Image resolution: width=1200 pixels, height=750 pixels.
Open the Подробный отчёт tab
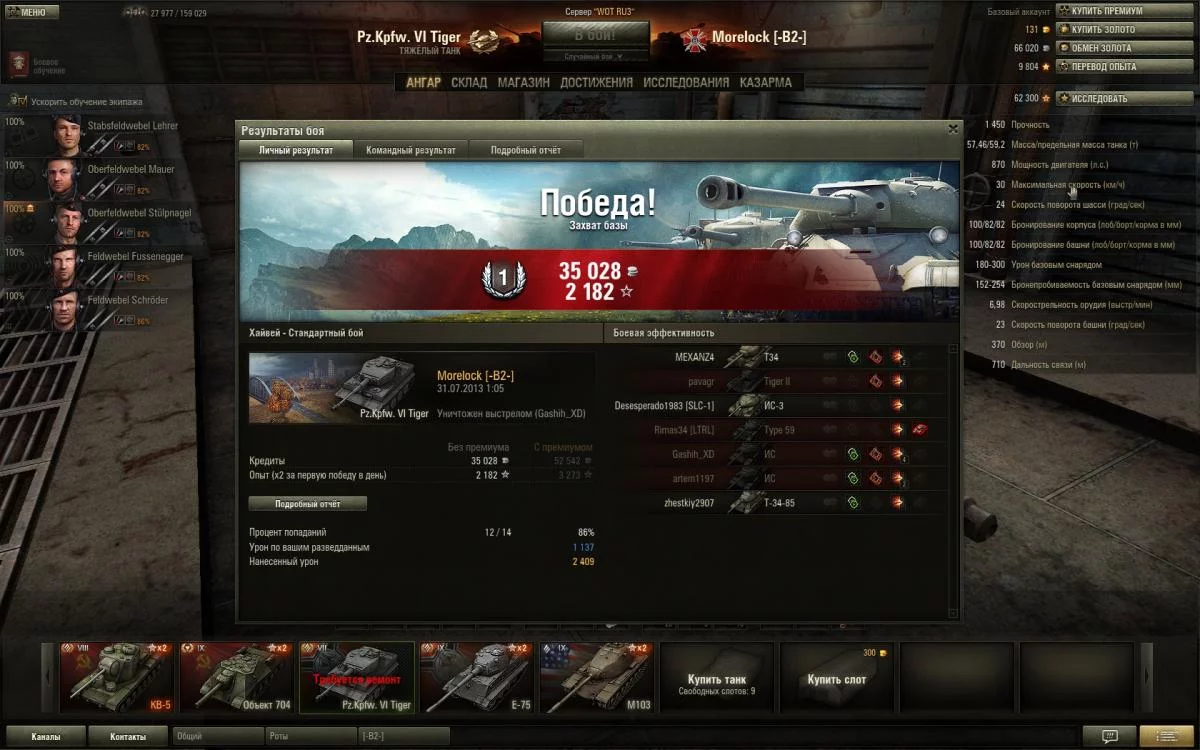coord(525,150)
